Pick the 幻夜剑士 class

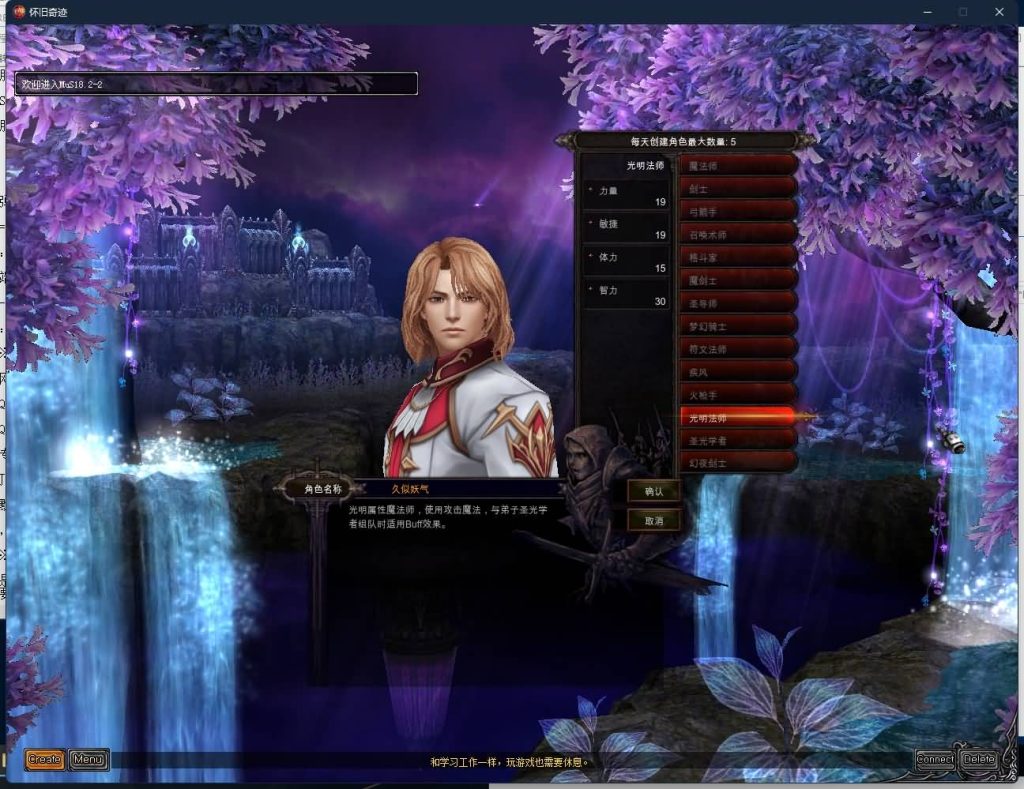[738, 463]
